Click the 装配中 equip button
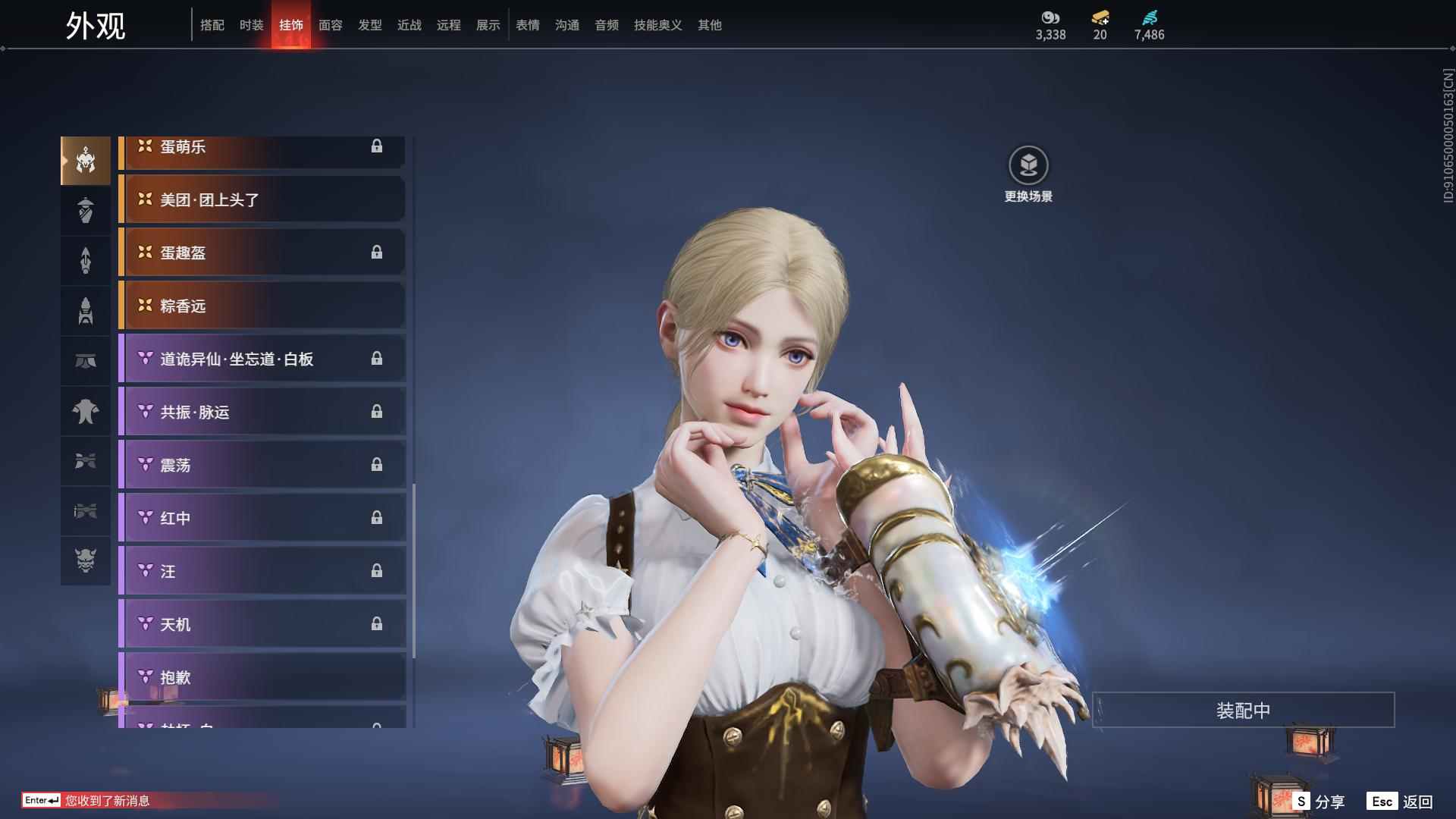This screenshot has height=819, width=1456. click(x=1243, y=711)
